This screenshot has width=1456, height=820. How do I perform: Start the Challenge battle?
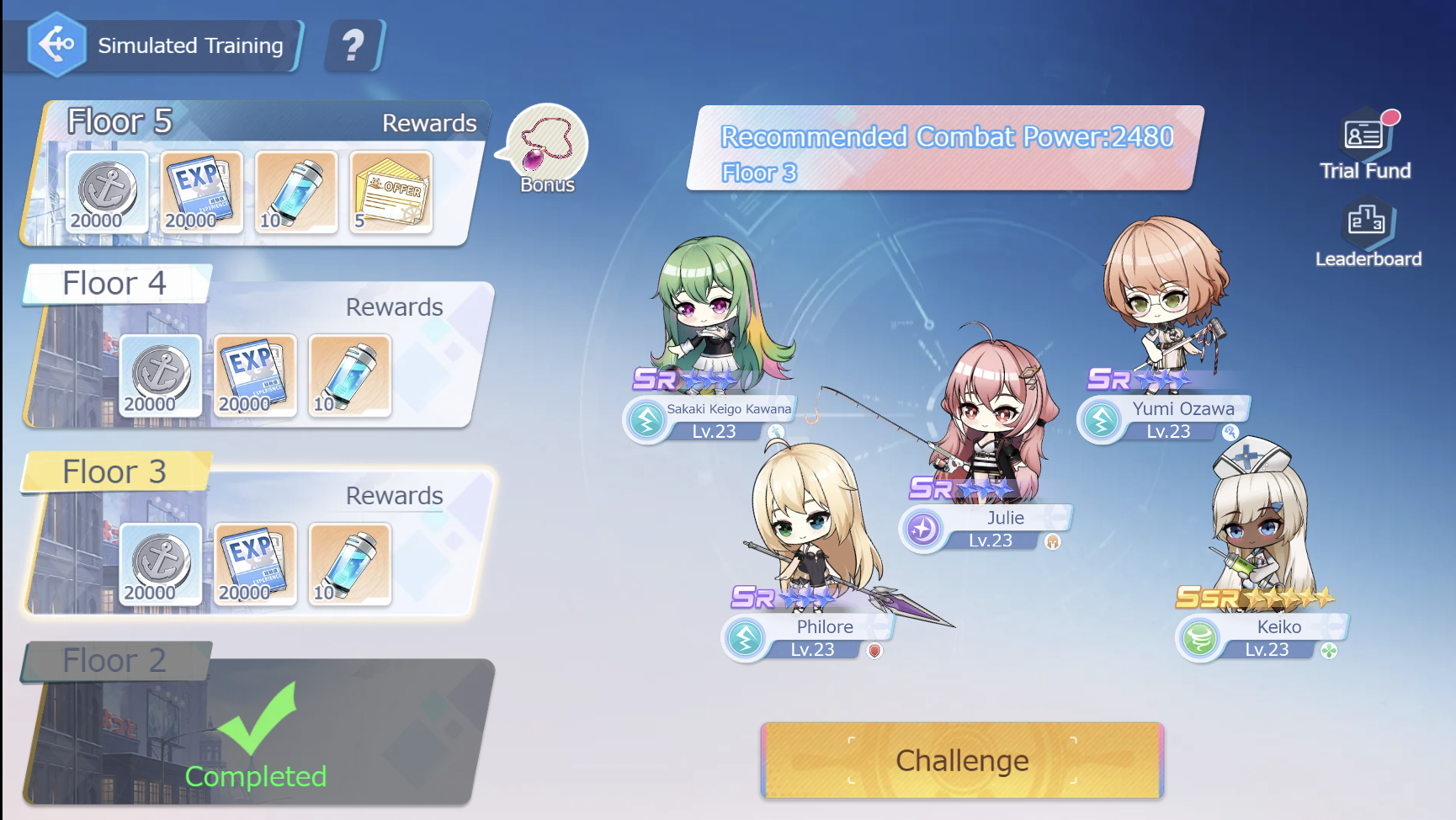[x=962, y=760]
